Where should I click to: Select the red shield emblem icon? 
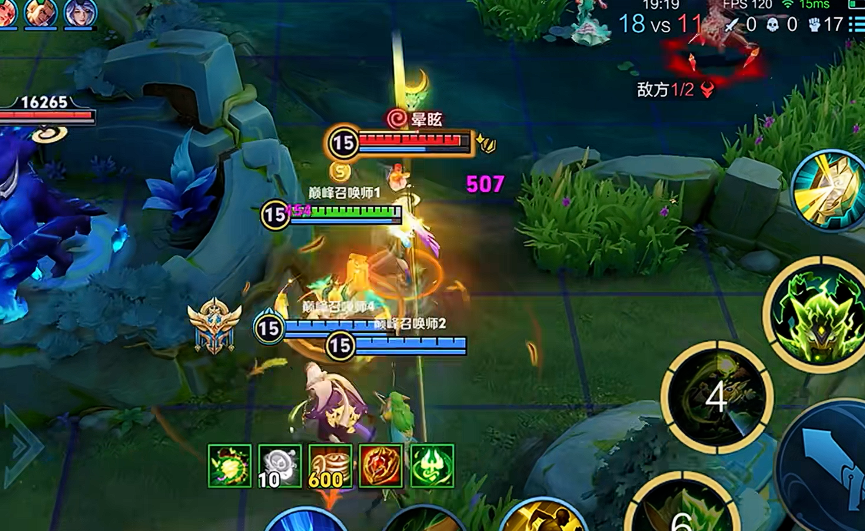click(x=381, y=465)
